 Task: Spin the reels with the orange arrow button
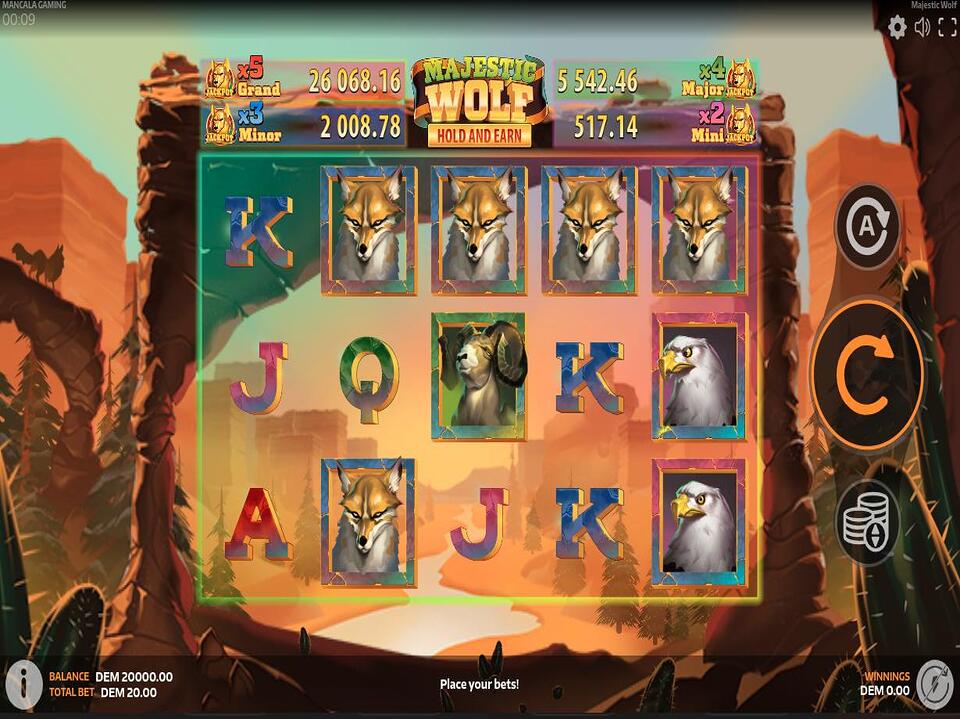866,374
